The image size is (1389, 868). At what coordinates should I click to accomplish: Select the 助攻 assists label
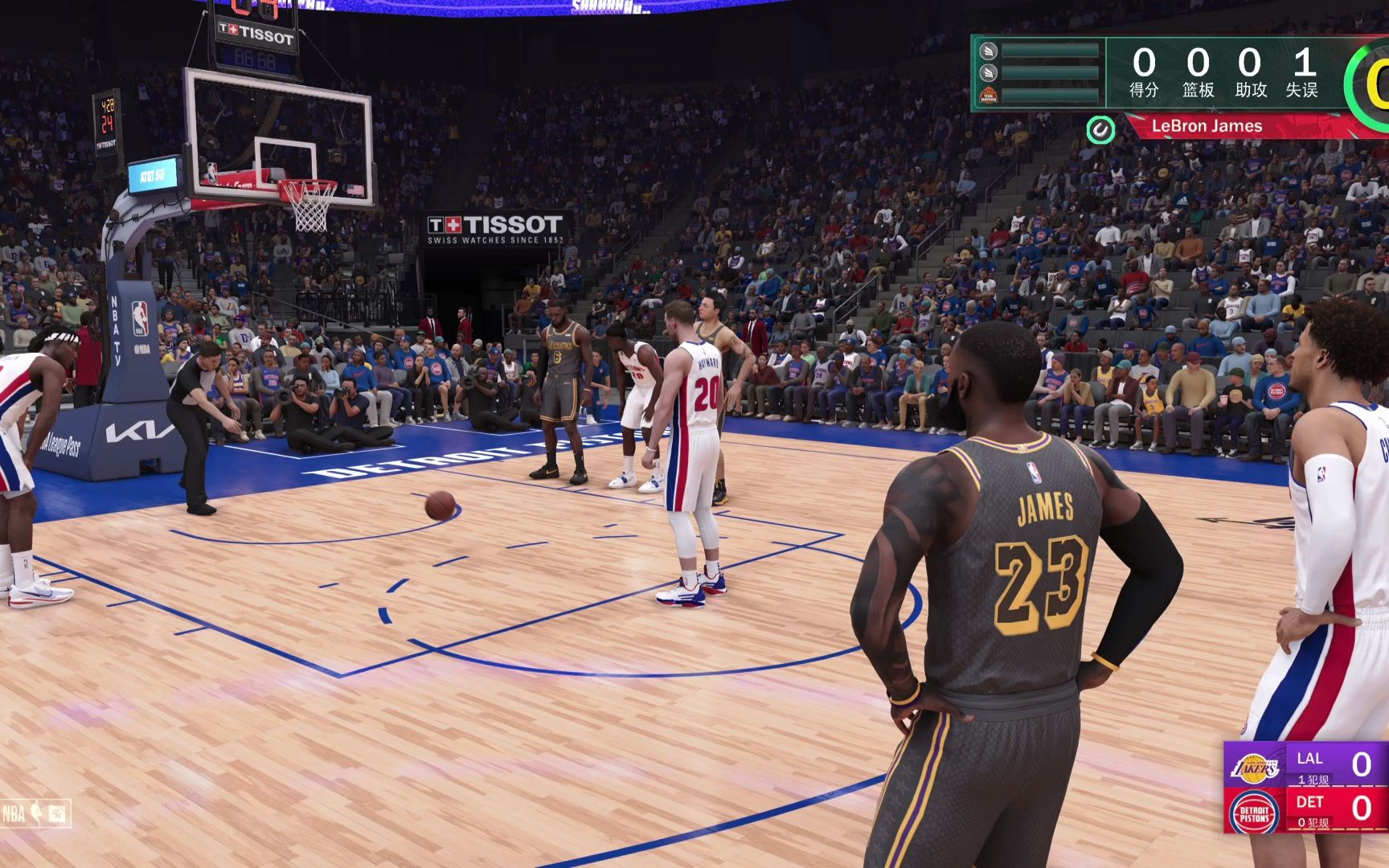1251,92
